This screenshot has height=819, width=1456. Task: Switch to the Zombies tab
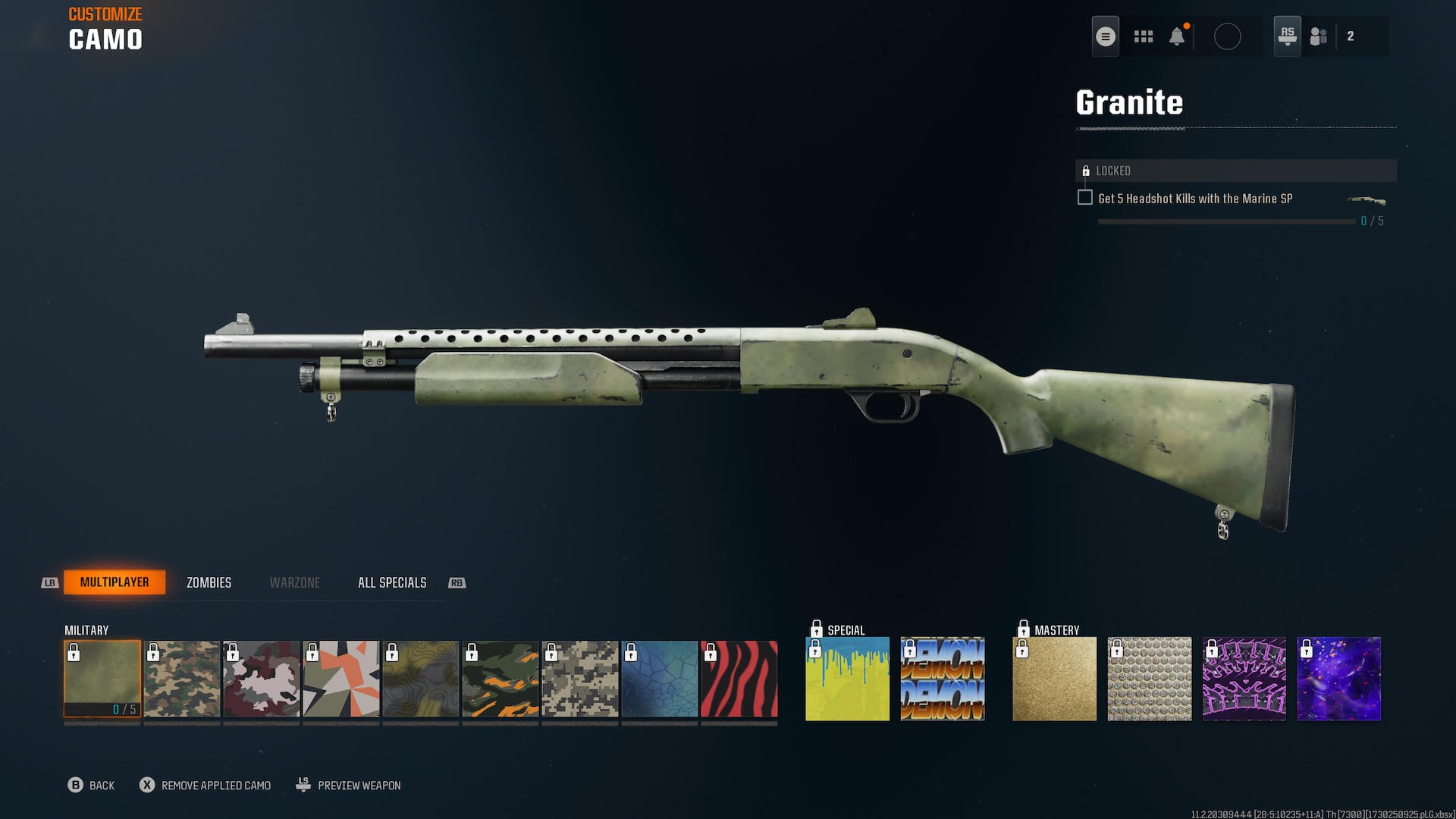(209, 582)
